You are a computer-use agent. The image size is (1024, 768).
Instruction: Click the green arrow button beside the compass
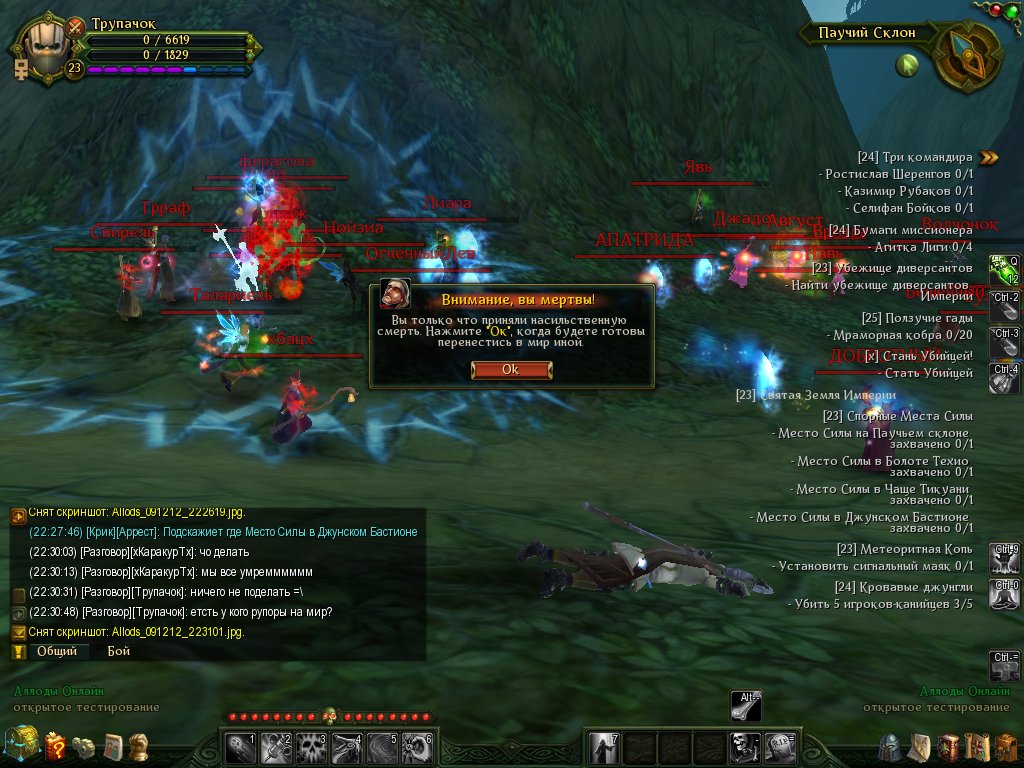coord(907,66)
